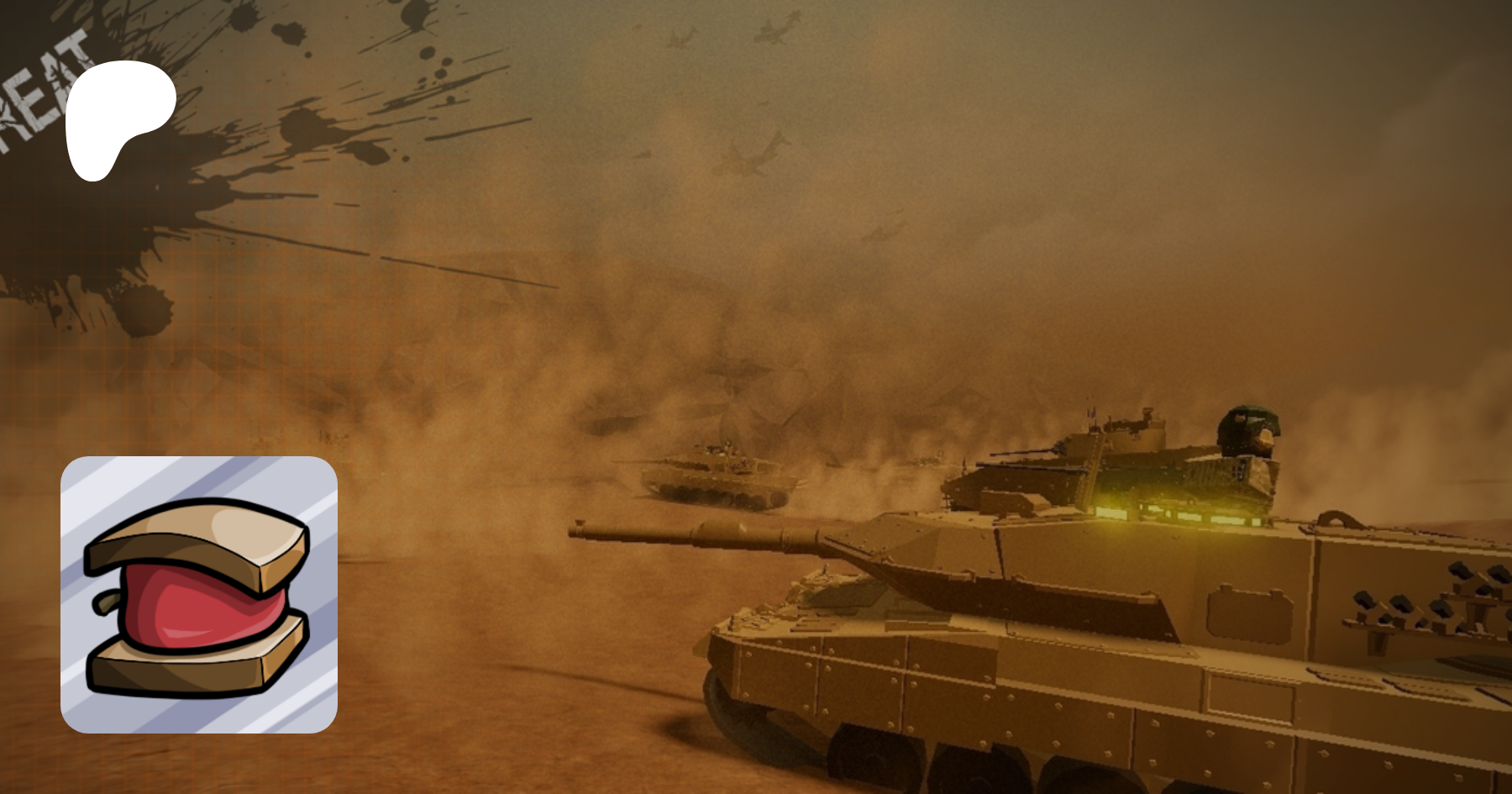Open the sandwich creator avatar
The height and width of the screenshot is (794, 1512).
199,594
